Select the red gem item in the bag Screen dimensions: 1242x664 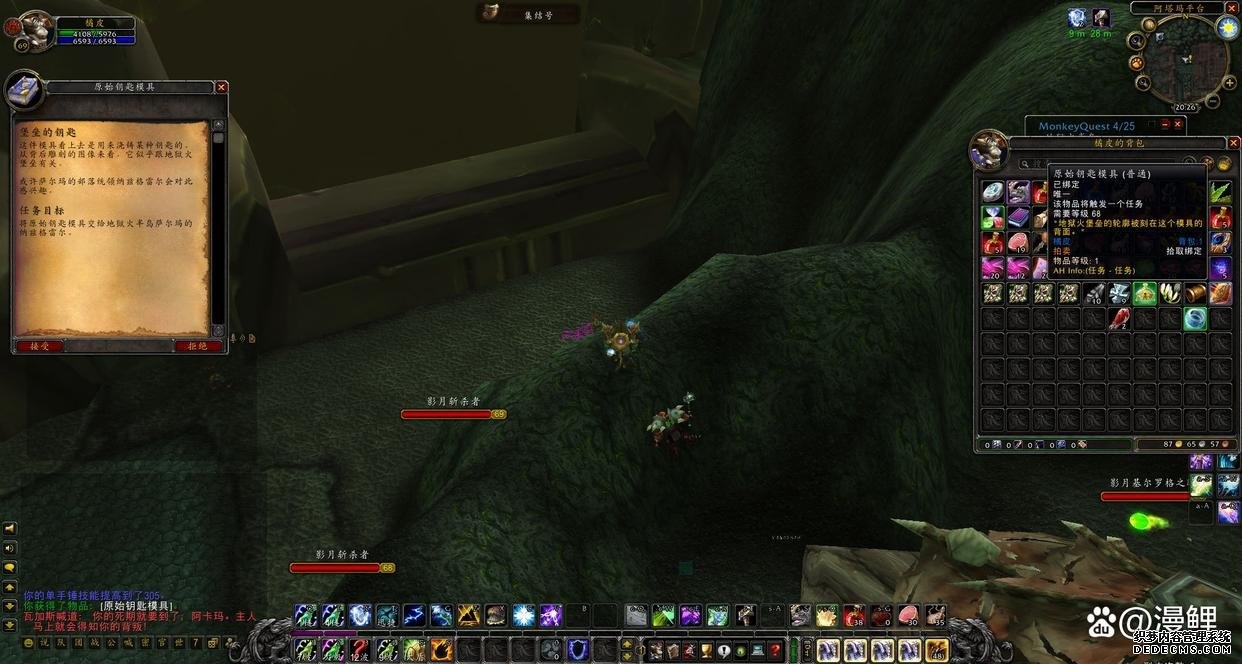[x=1119, y=319]
